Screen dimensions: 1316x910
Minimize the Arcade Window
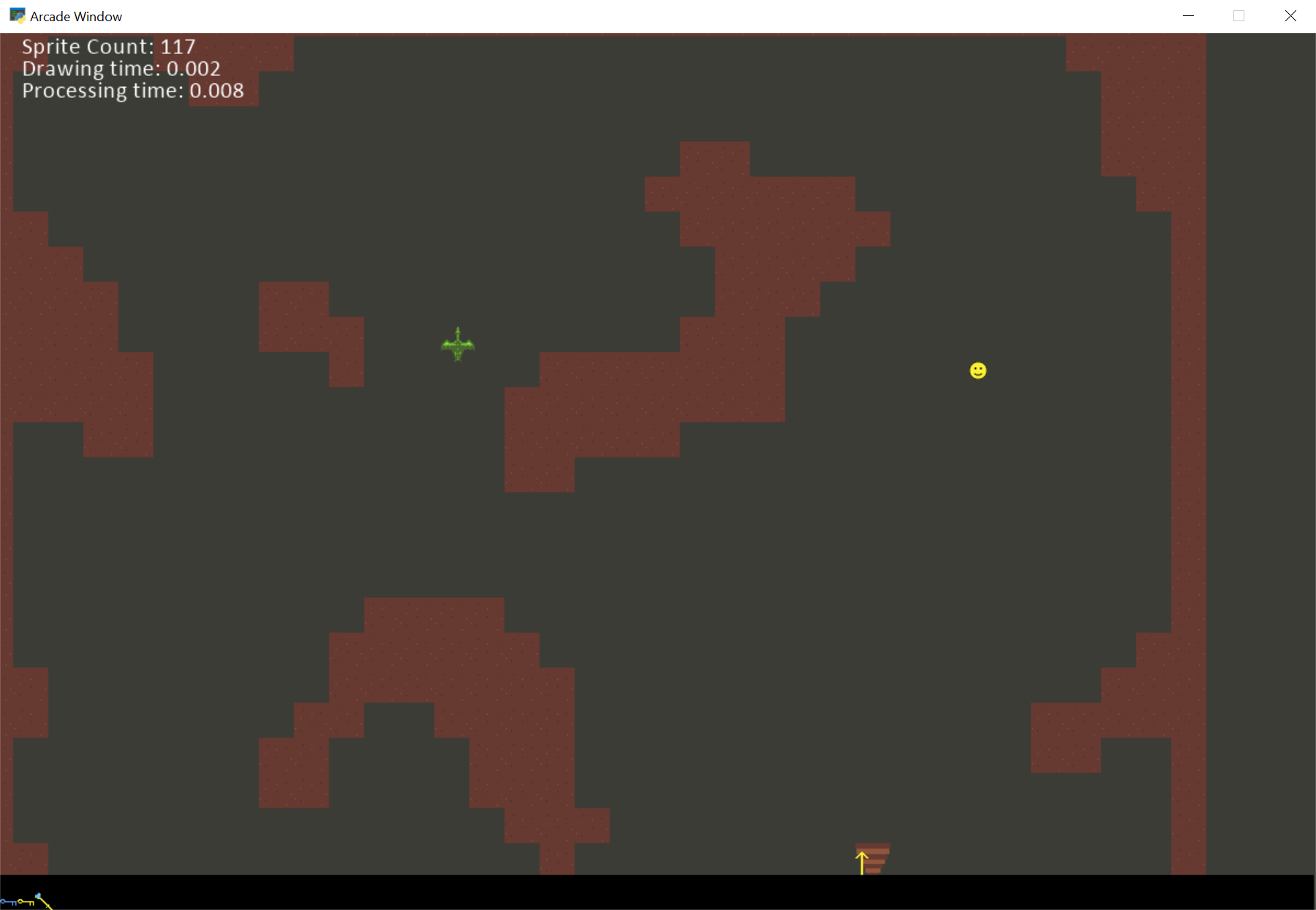1188,15
